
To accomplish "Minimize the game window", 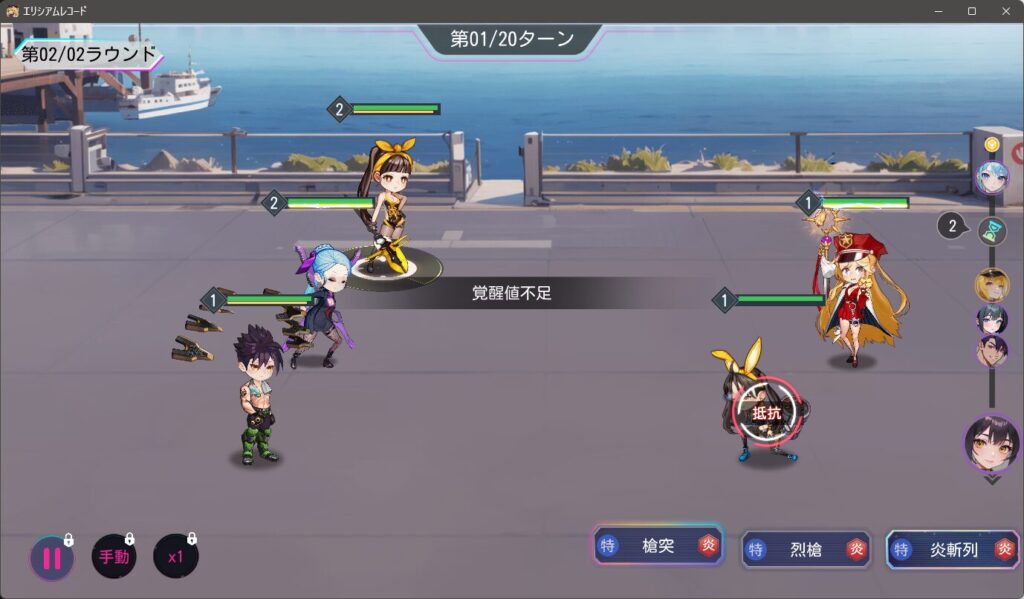I will click(x=939, y=11).
